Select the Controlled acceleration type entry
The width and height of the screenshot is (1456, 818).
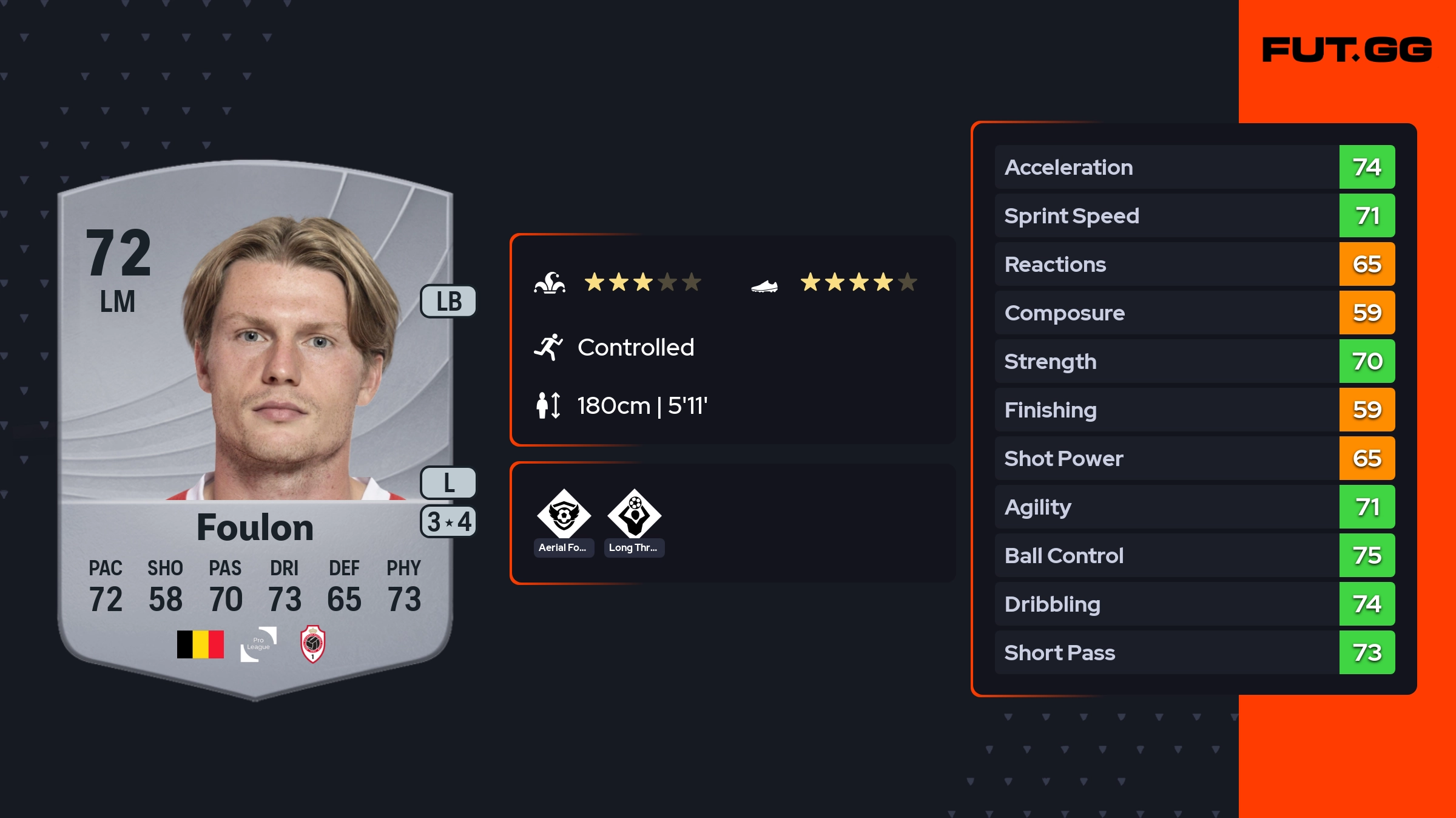[x=635, y=348]
